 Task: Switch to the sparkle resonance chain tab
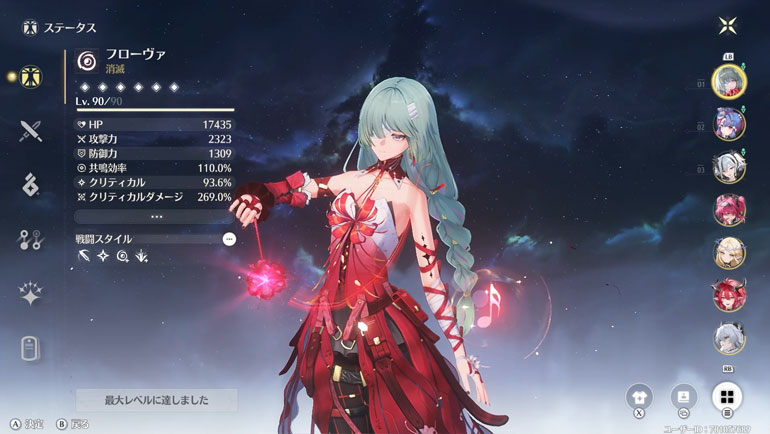coord(30,293)
